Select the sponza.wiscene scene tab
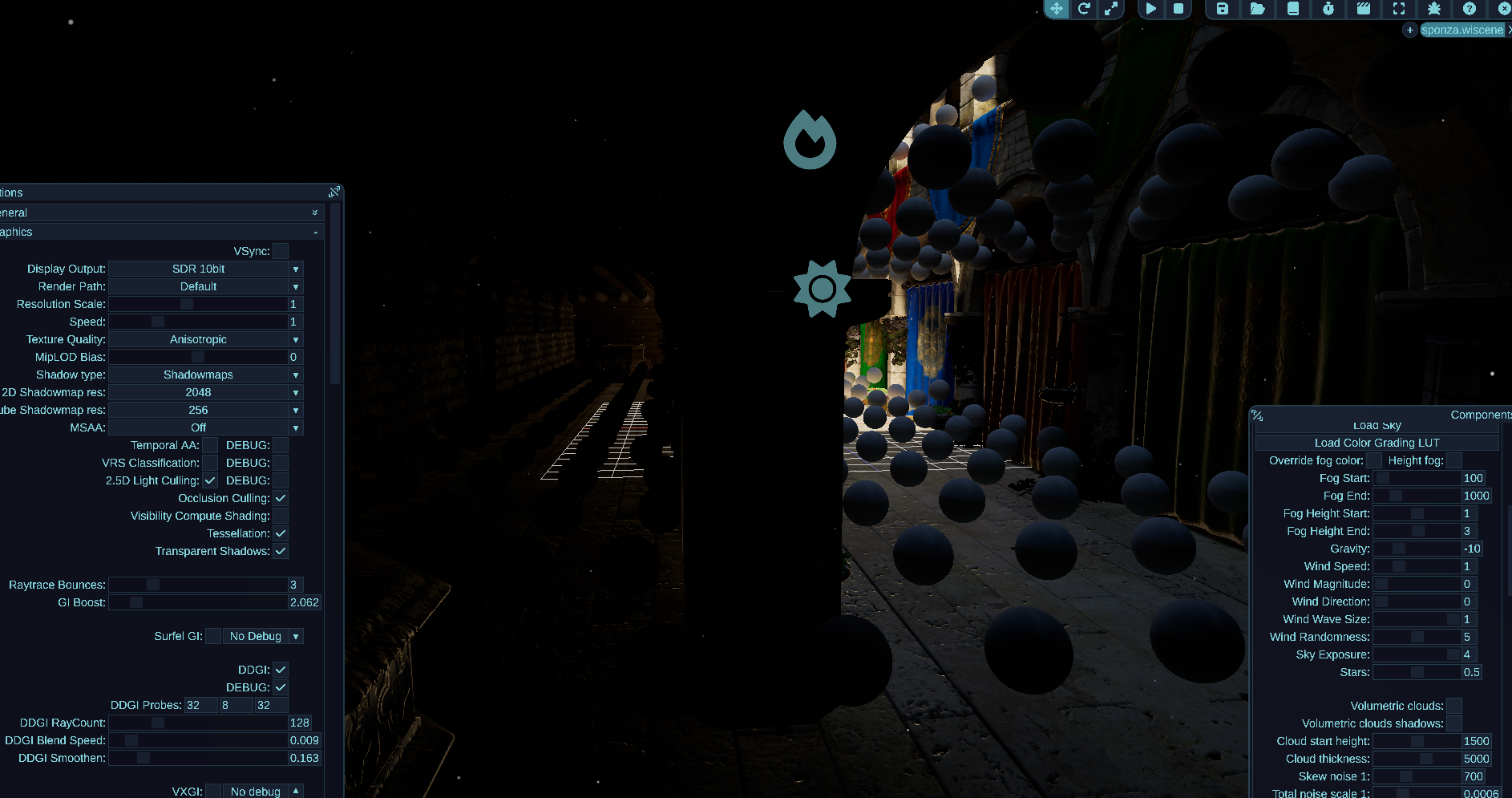The image size is (1512, 798). click(x=1461, y=30)
